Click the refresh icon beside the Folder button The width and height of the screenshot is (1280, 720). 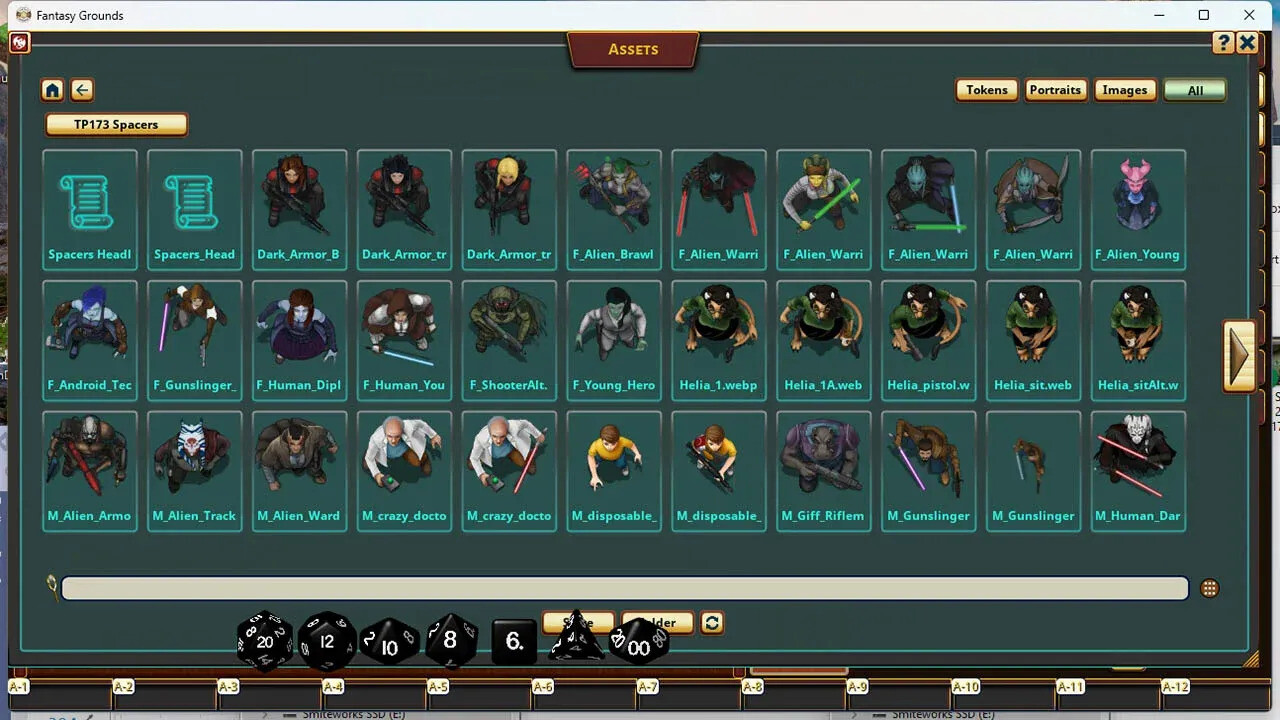(711, 623)
